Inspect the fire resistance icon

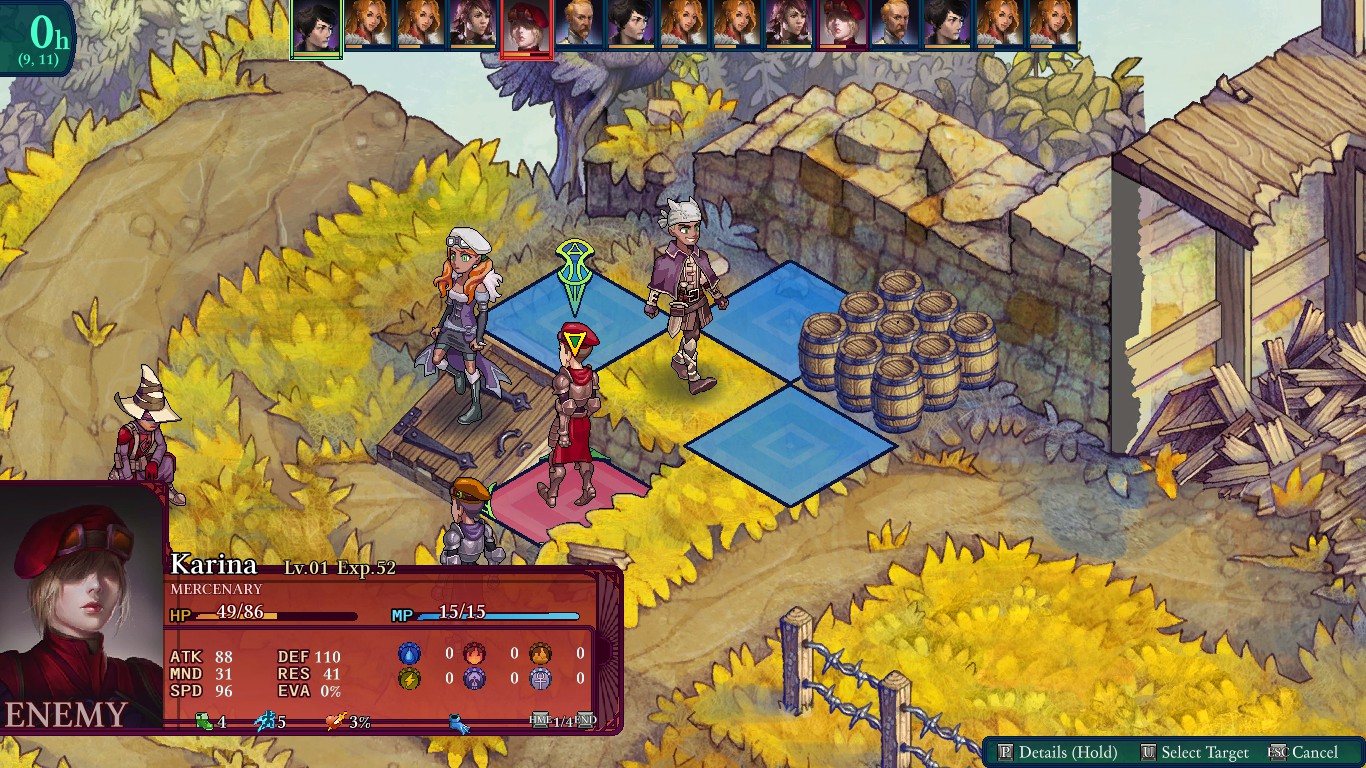coord(474,654)
